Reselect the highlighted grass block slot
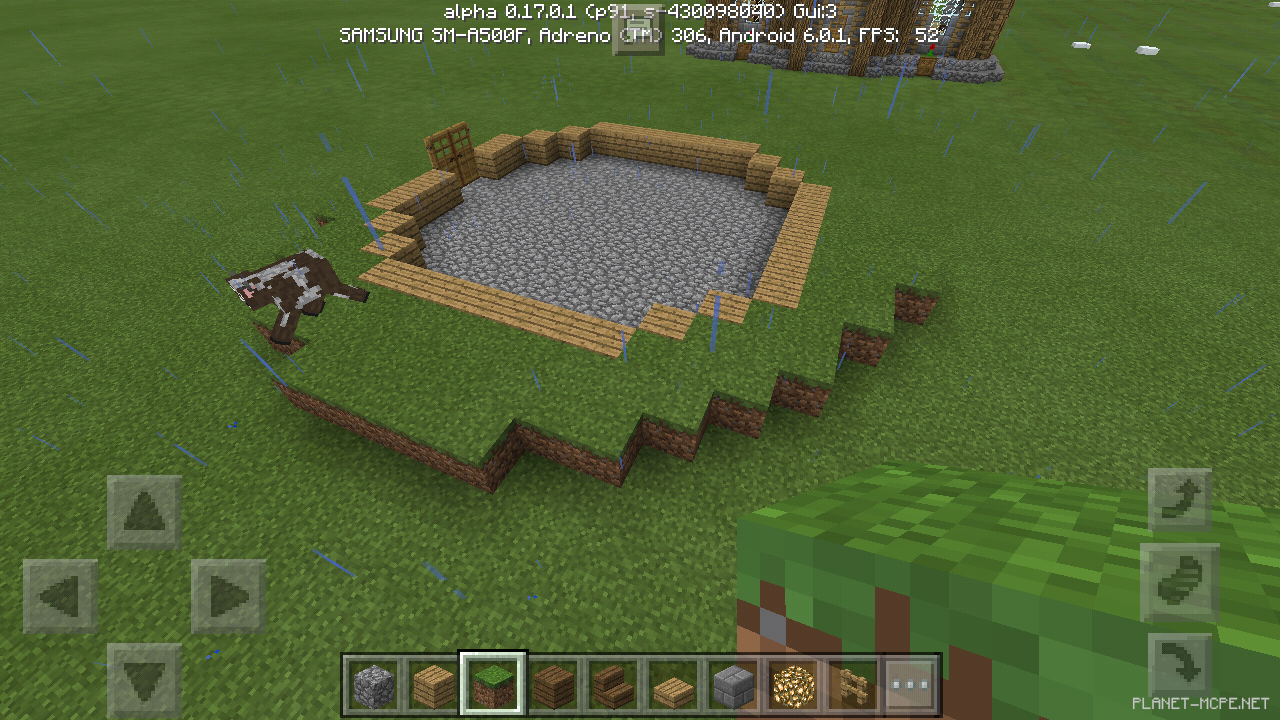Screen dimensions: 1280x720 coord(494,684)
